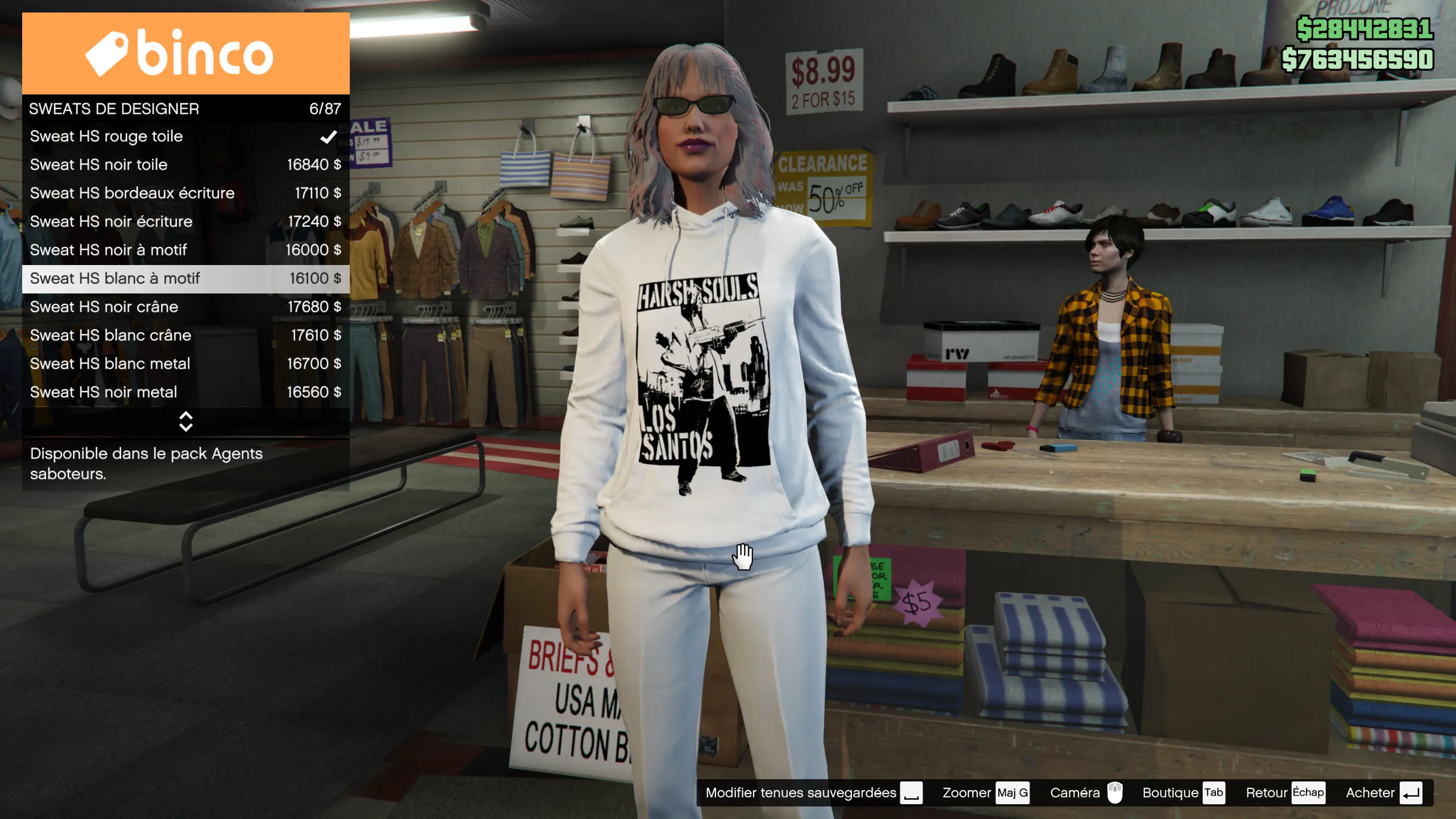Select highlighted Sweat HS blanc à motif

pyautogui.click(x=185, y=279)
